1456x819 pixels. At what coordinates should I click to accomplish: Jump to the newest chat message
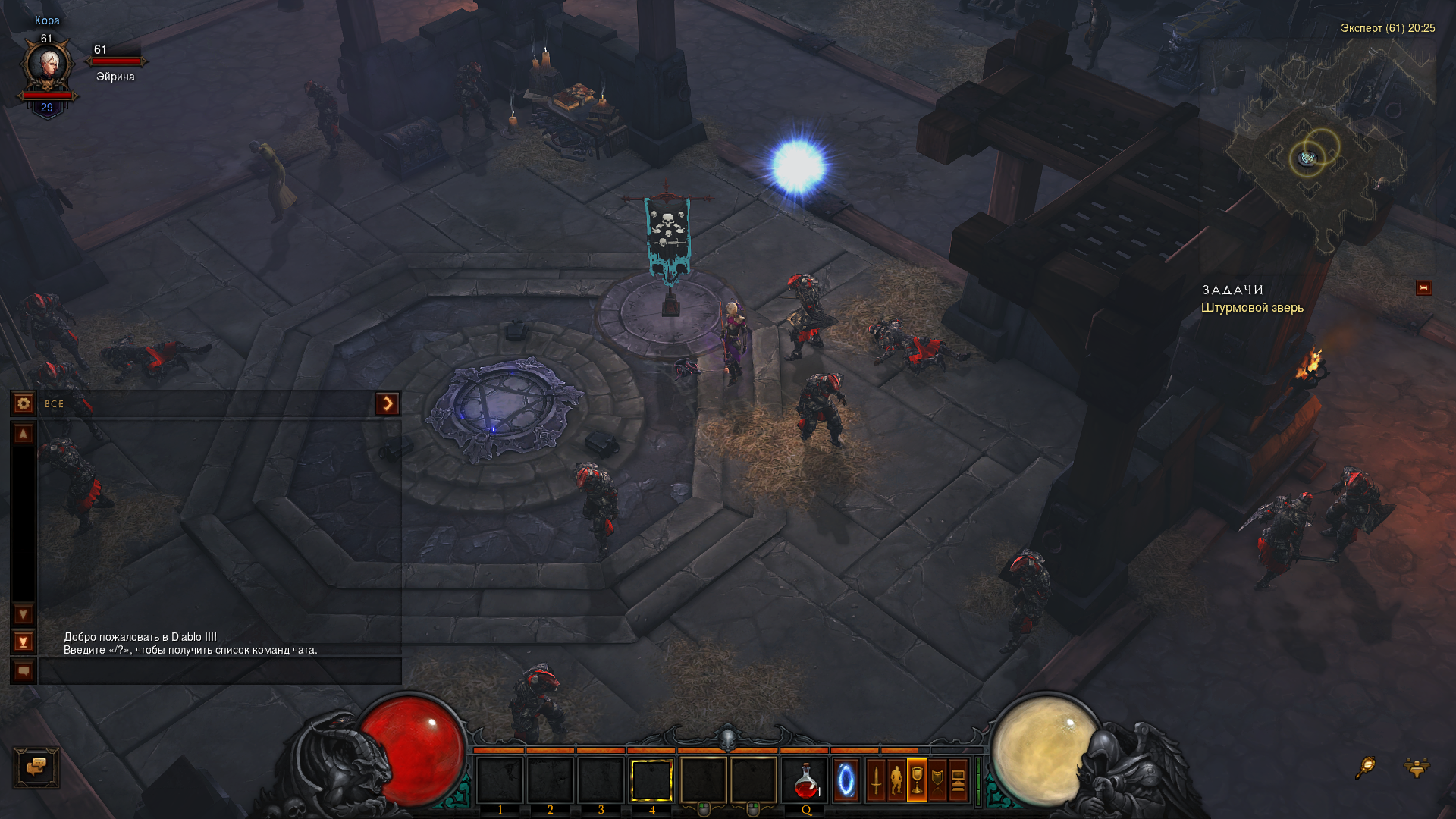tap(24, 642)
